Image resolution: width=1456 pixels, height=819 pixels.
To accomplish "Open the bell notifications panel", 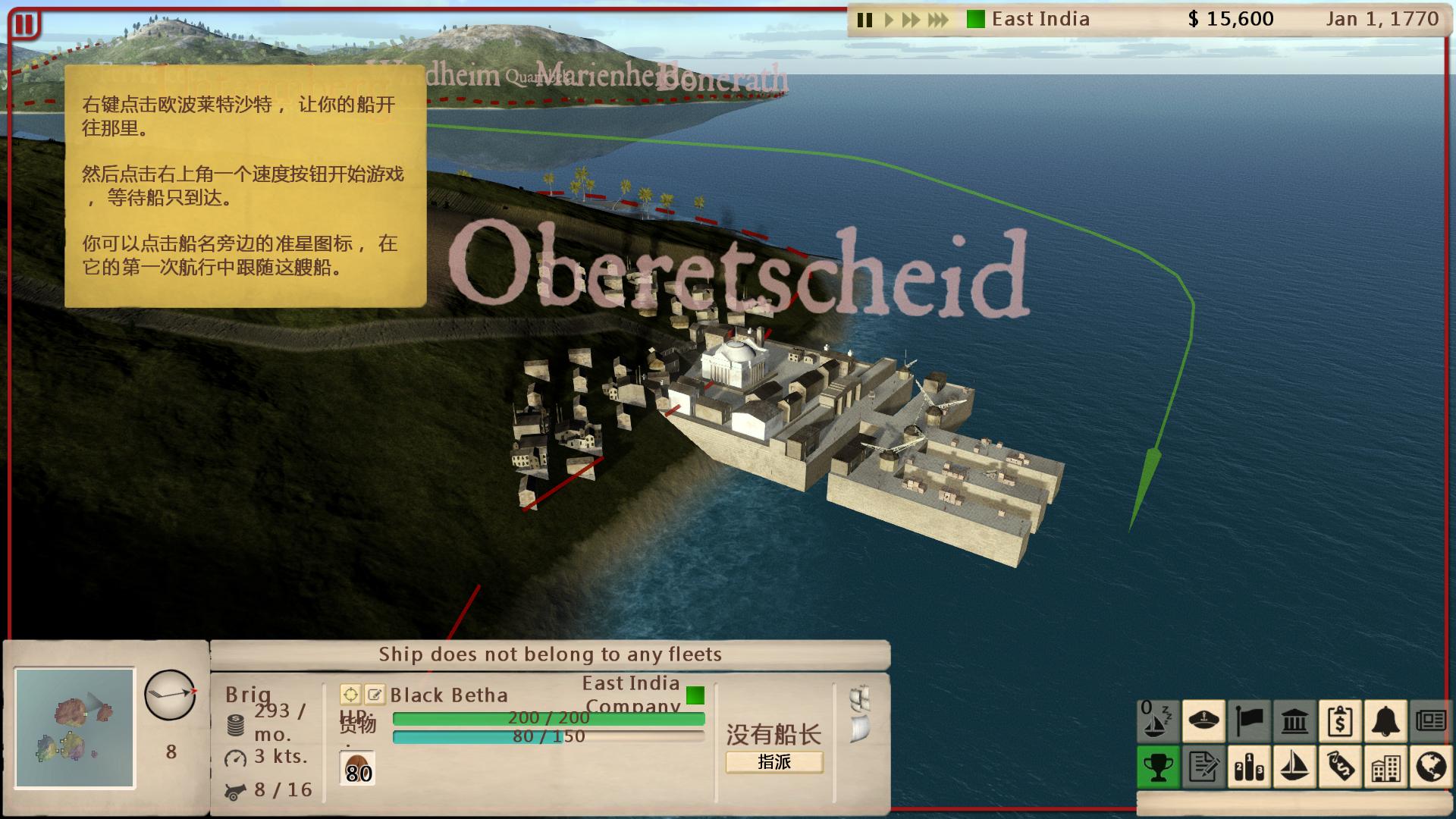I will click(1385, 720).
